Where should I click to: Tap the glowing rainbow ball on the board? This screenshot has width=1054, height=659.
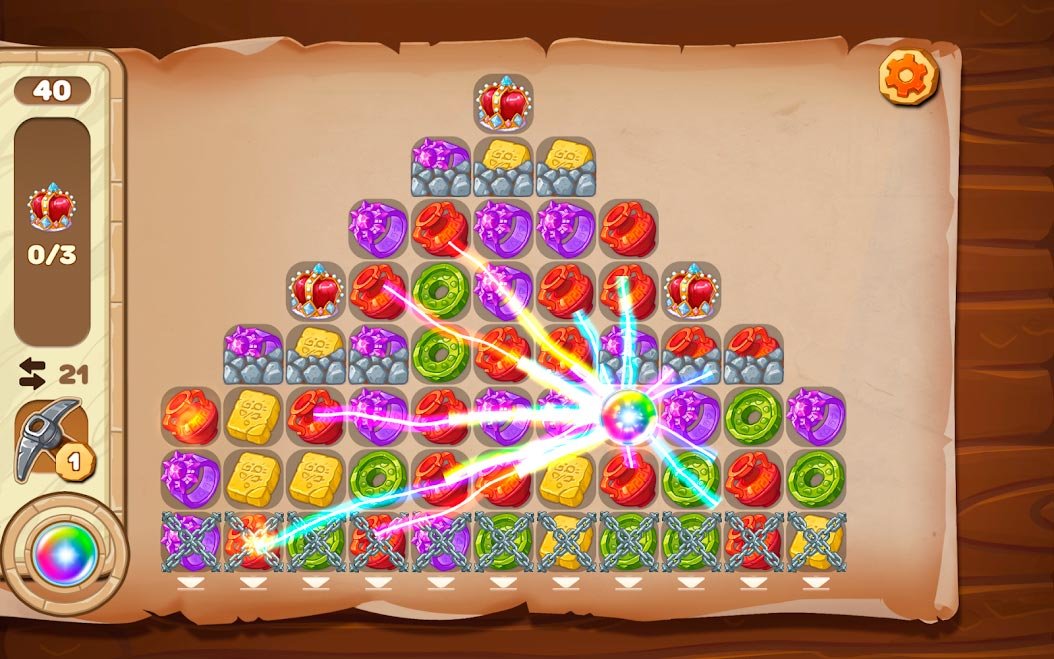click(x=630, y=411)
